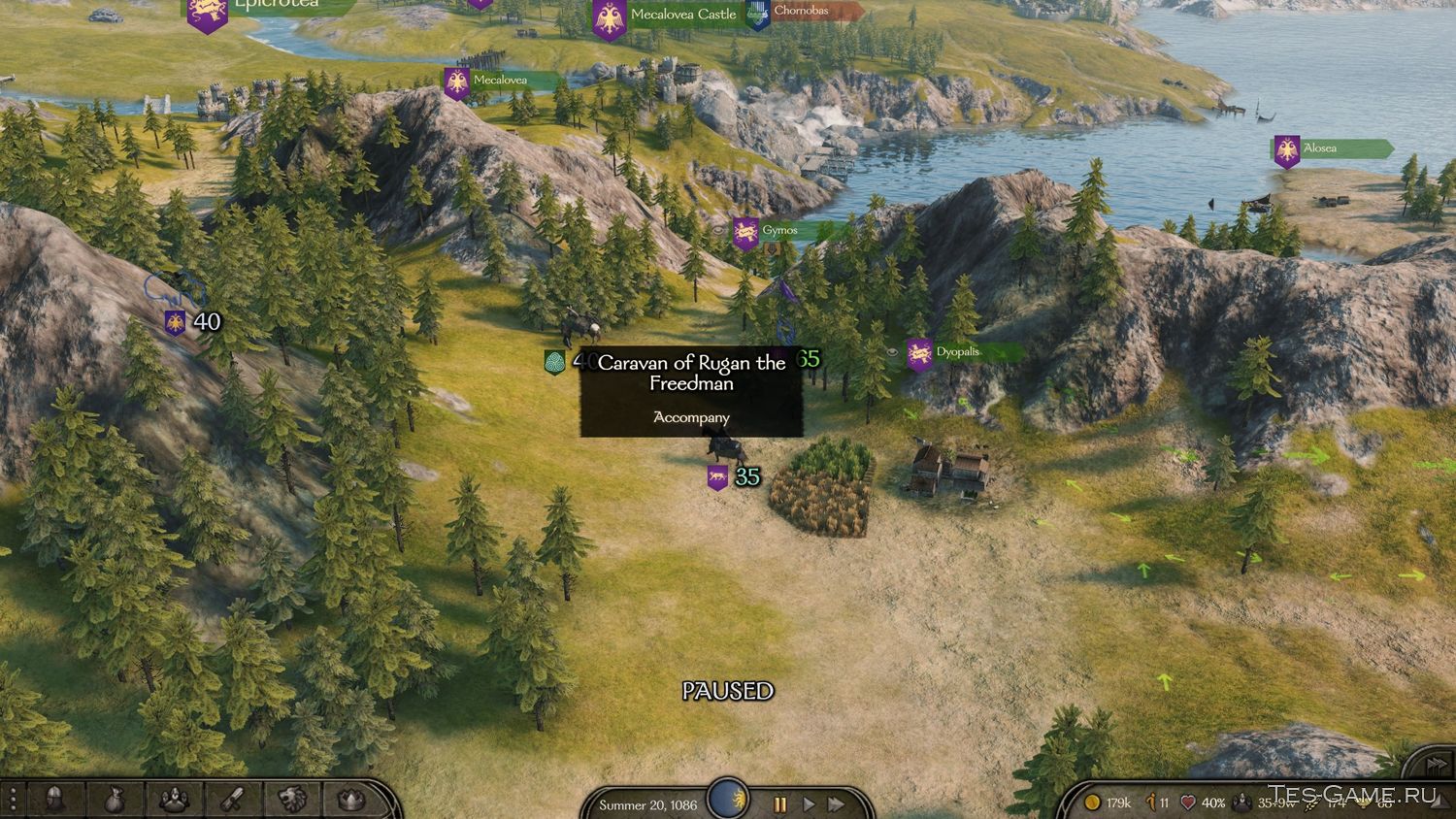Open the party screen troops icon
This screenshot has height=819, width=1456.
[174, 800]
